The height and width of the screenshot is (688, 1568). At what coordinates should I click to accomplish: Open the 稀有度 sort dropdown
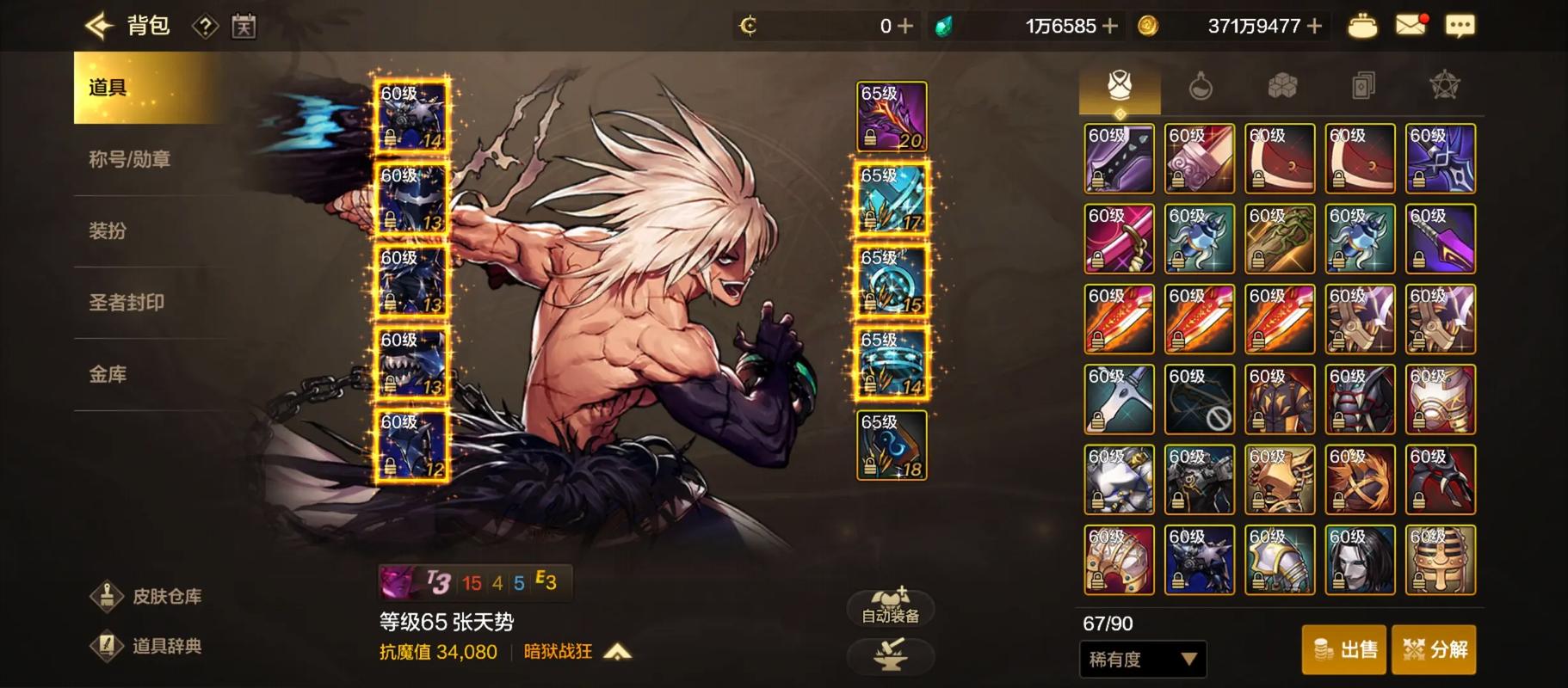pos(1143,660)
